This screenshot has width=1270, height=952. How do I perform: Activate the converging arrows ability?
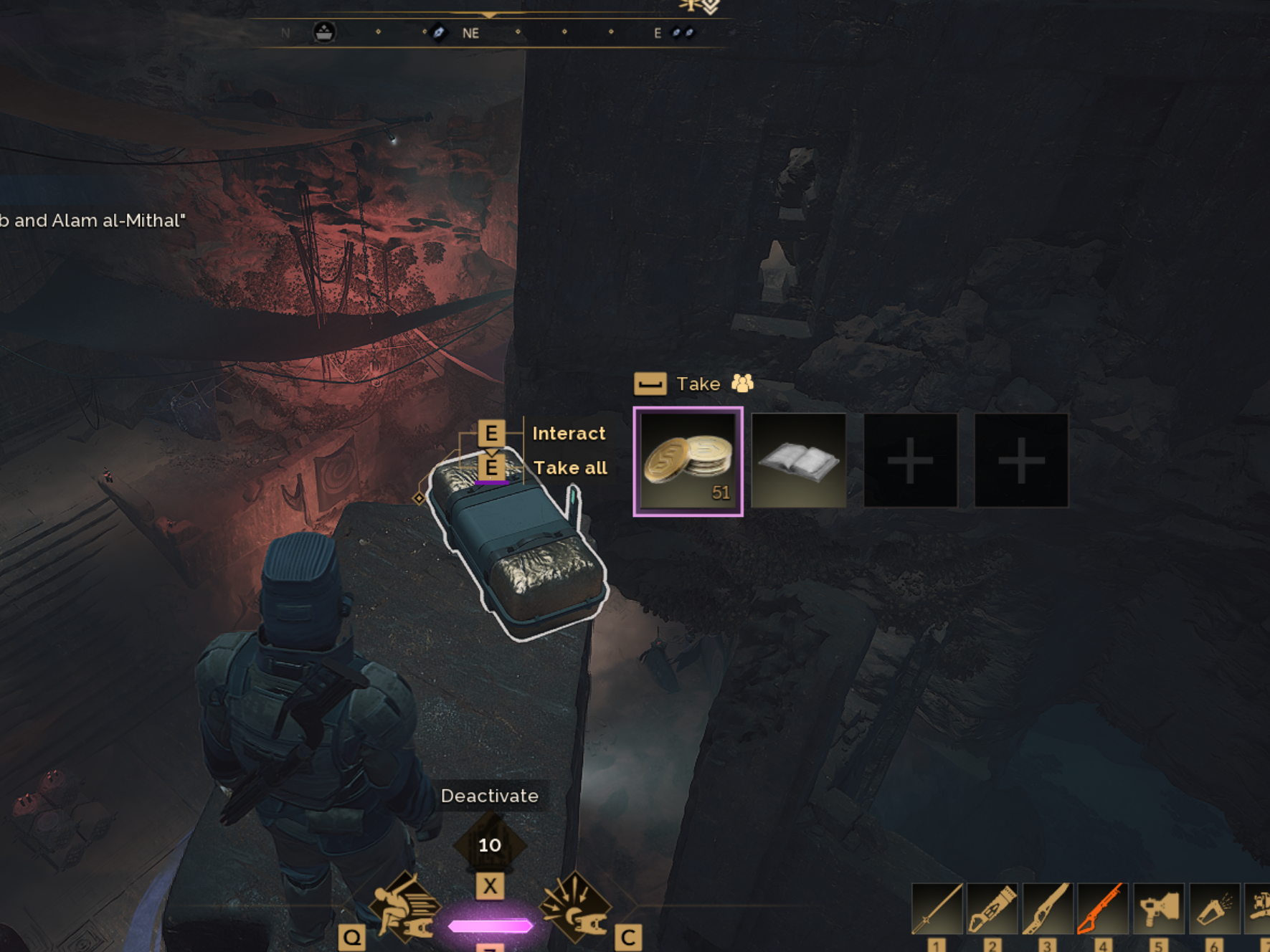[x=575, y=908]
